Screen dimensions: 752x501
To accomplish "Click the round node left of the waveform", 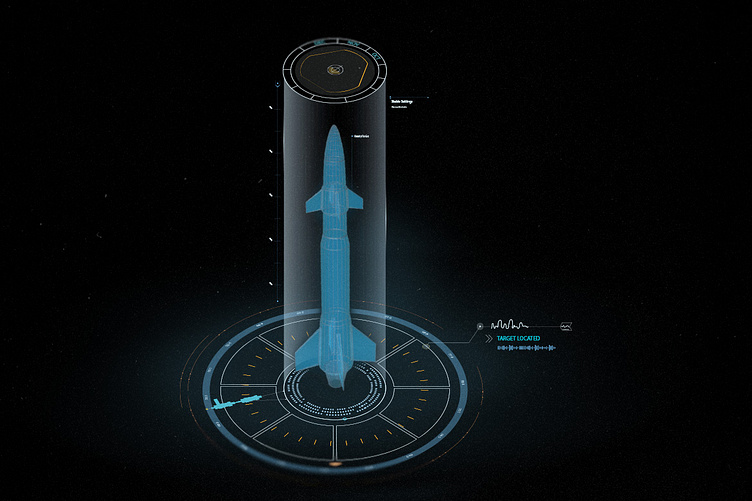I will coord(479,326).
